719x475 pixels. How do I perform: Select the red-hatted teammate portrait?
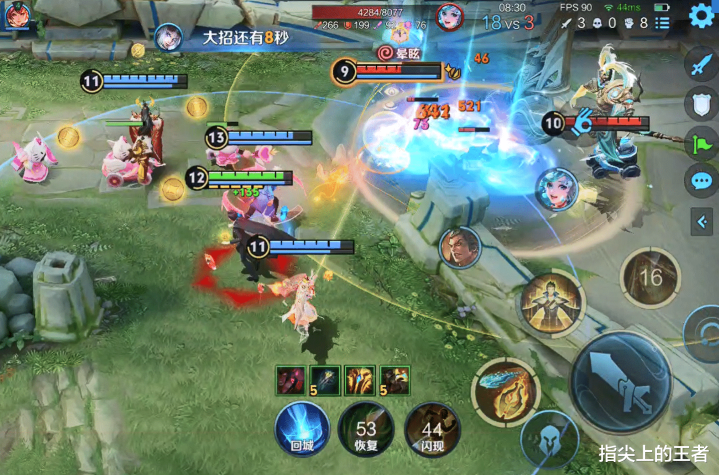click(16, 17)
